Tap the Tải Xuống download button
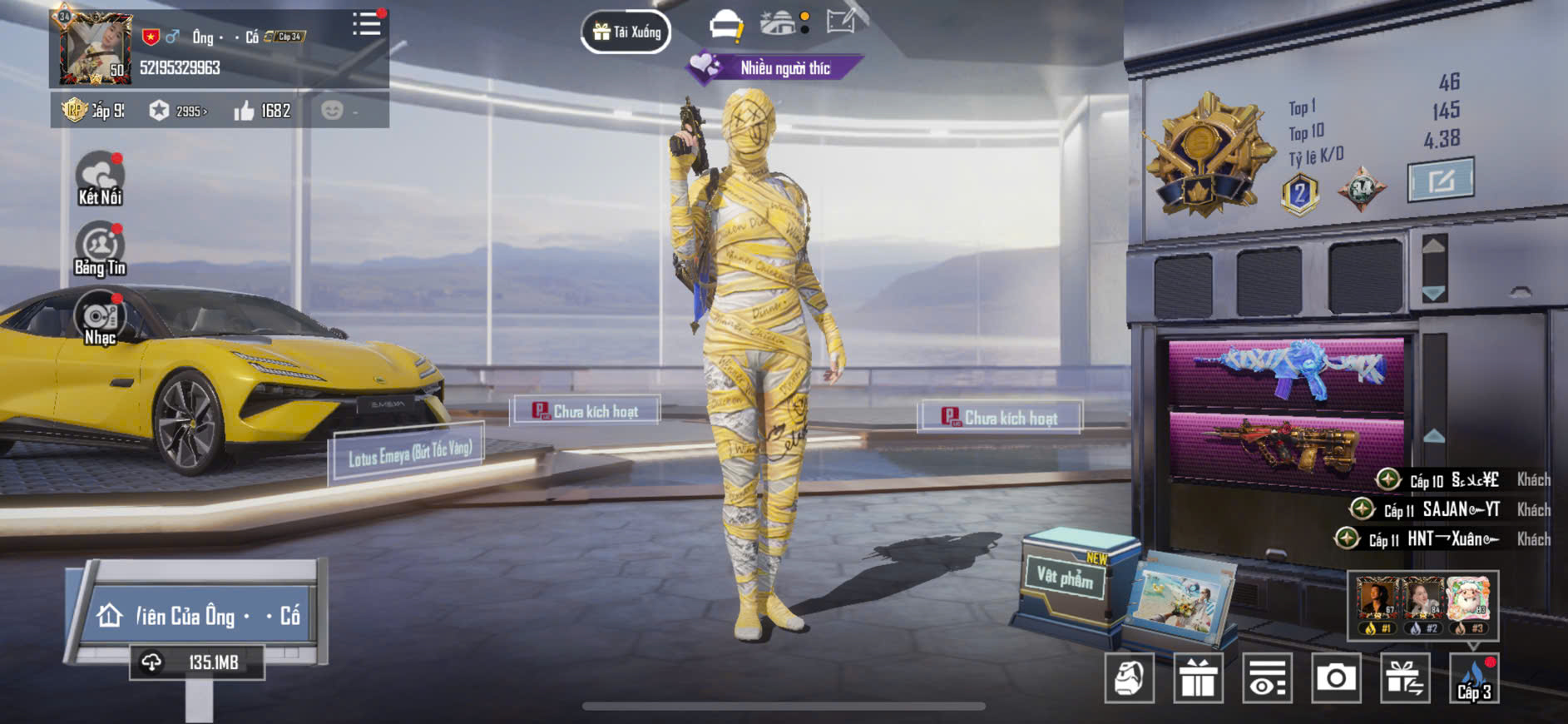The image size is (1568, 724). pyautogui.click(x=626, y=32)
